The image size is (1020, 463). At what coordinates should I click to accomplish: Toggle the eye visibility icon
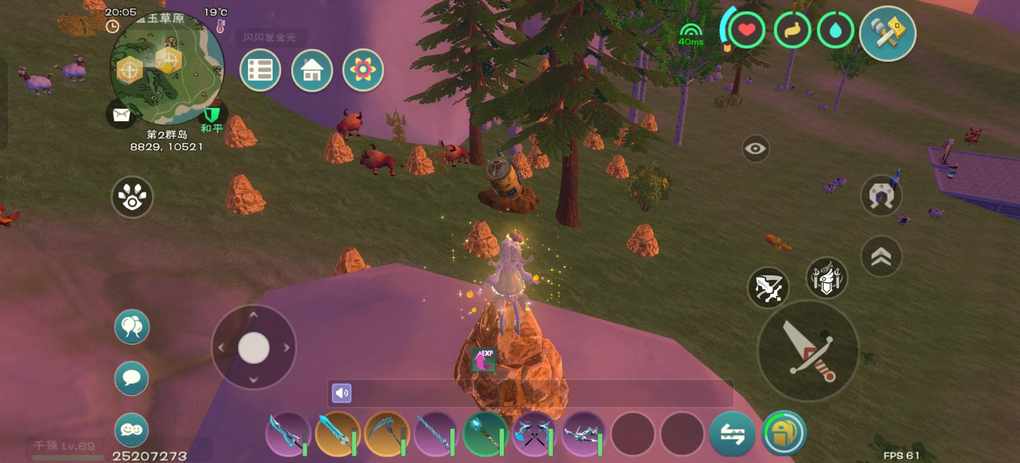[756, 149]
